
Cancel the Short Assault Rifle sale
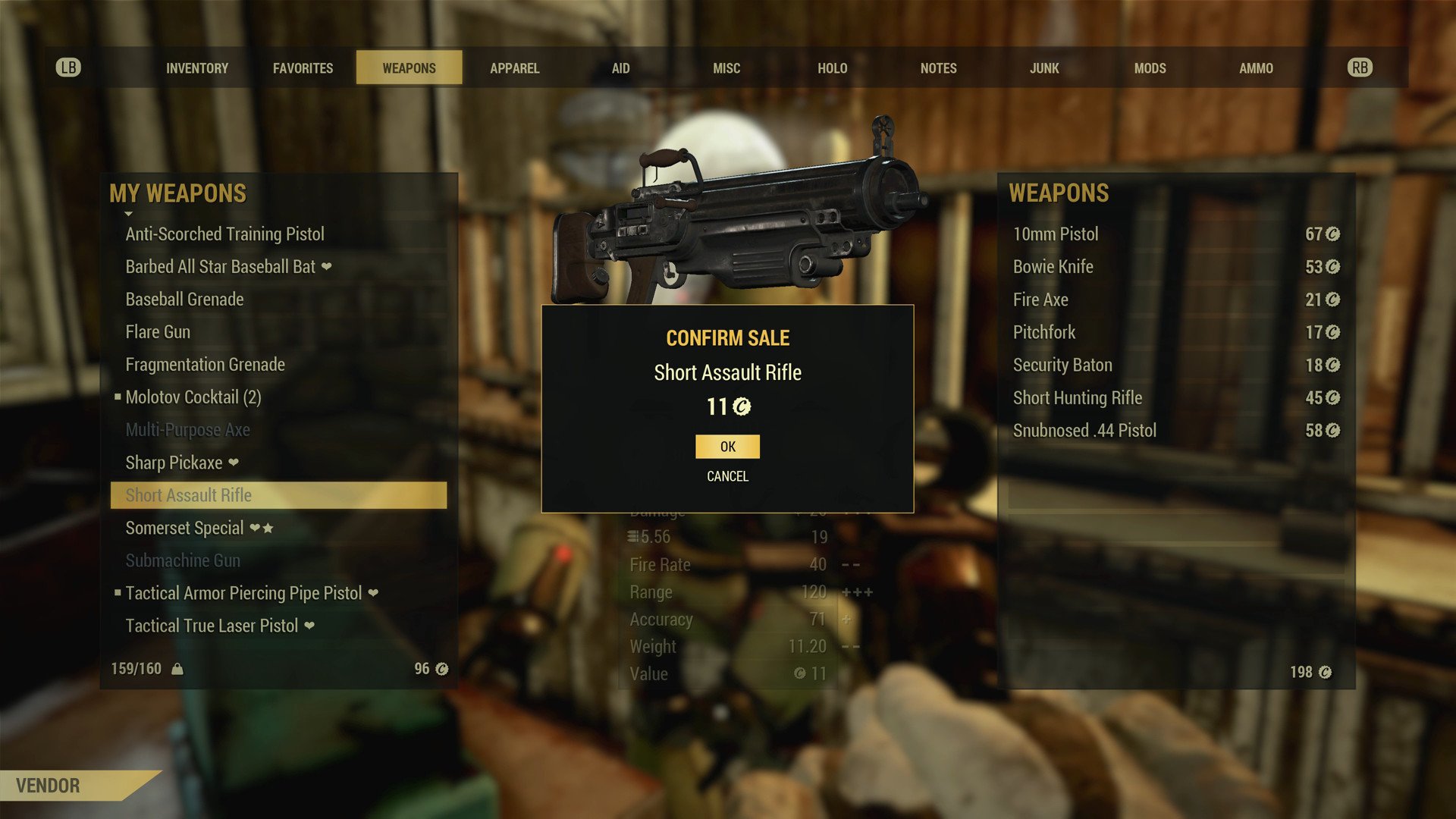(727, 476)
